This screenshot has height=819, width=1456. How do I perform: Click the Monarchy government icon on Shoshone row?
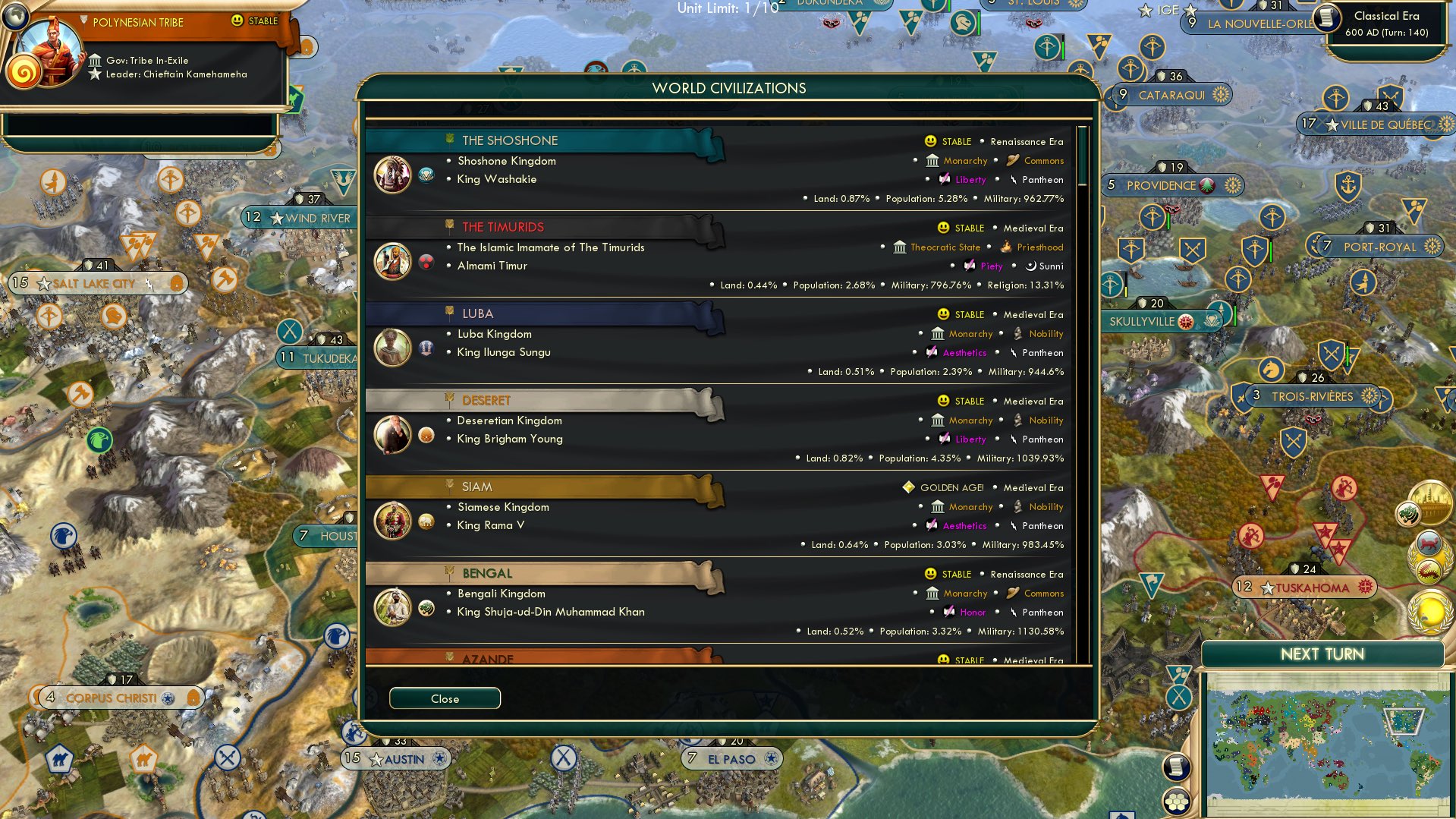tap(932, 160)
